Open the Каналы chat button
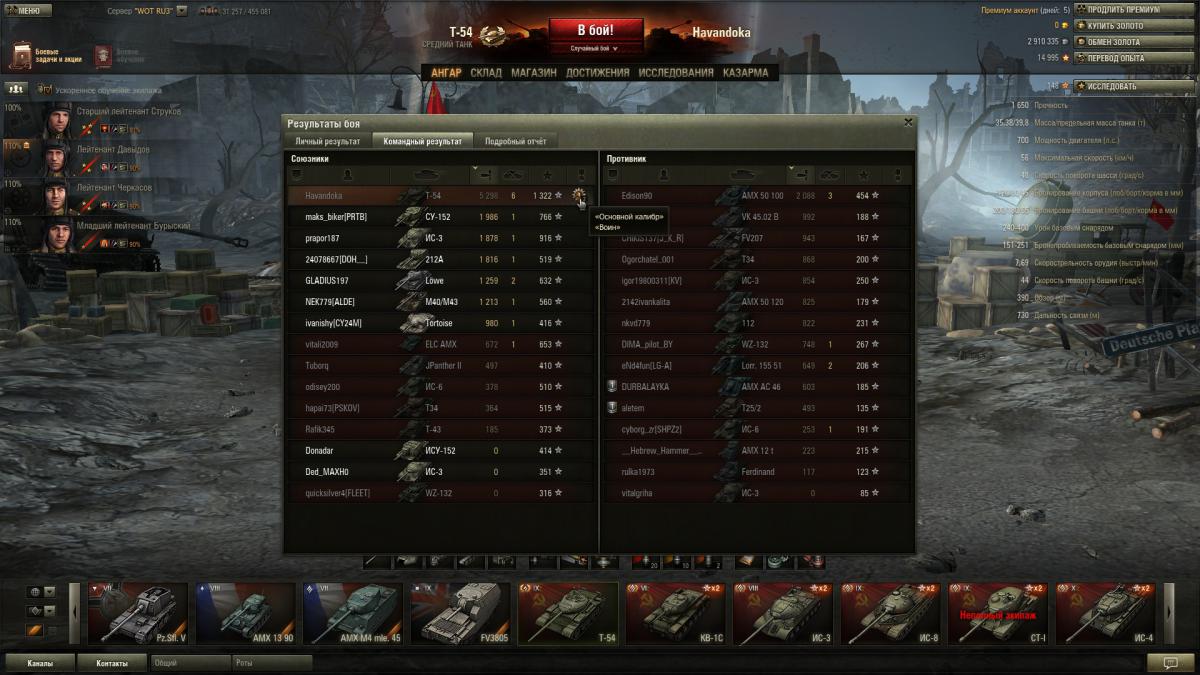Image resolution: width=1200 pixels, height=675 pixels. coord(41,662)
